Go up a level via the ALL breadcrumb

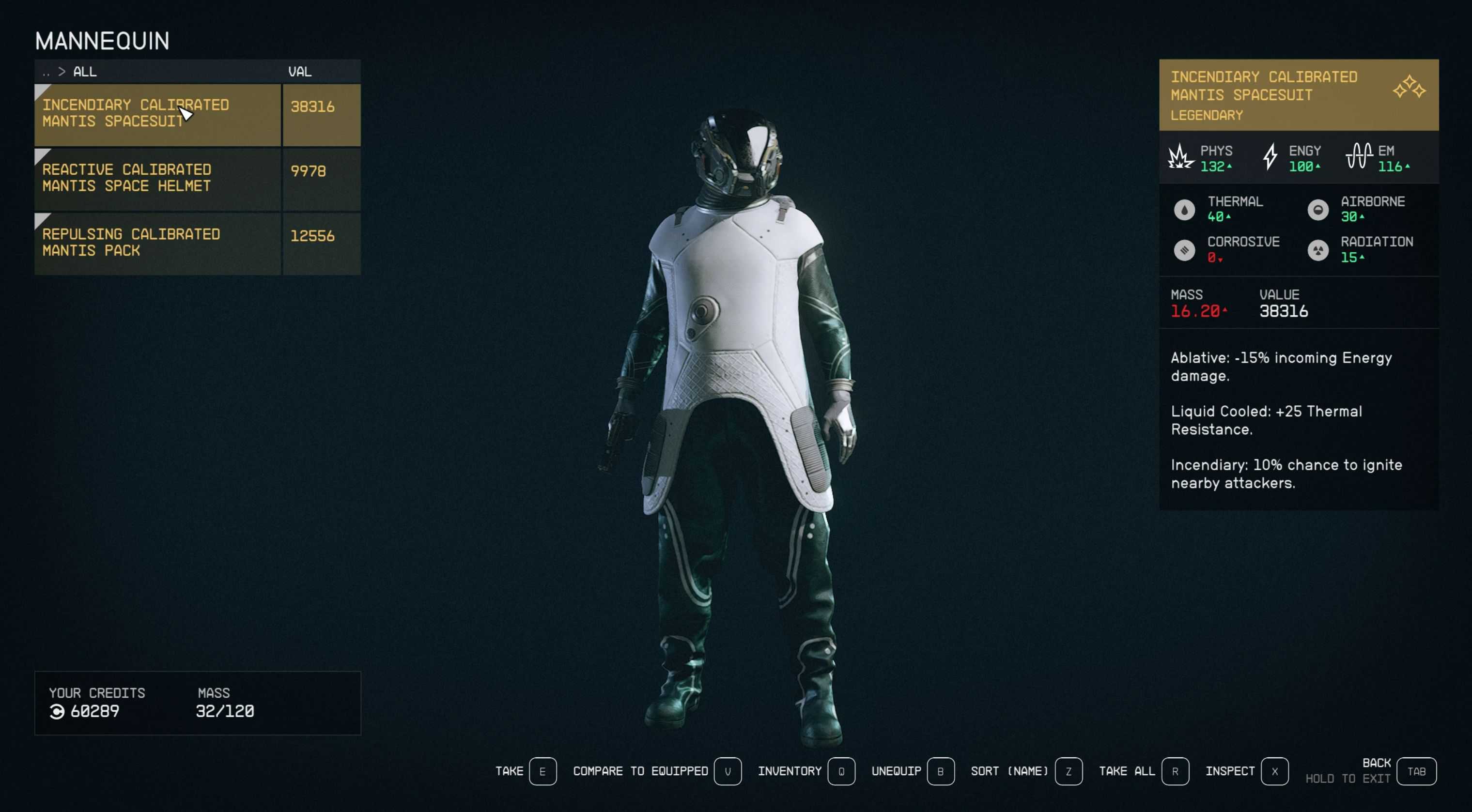click(x=85, y=72)
